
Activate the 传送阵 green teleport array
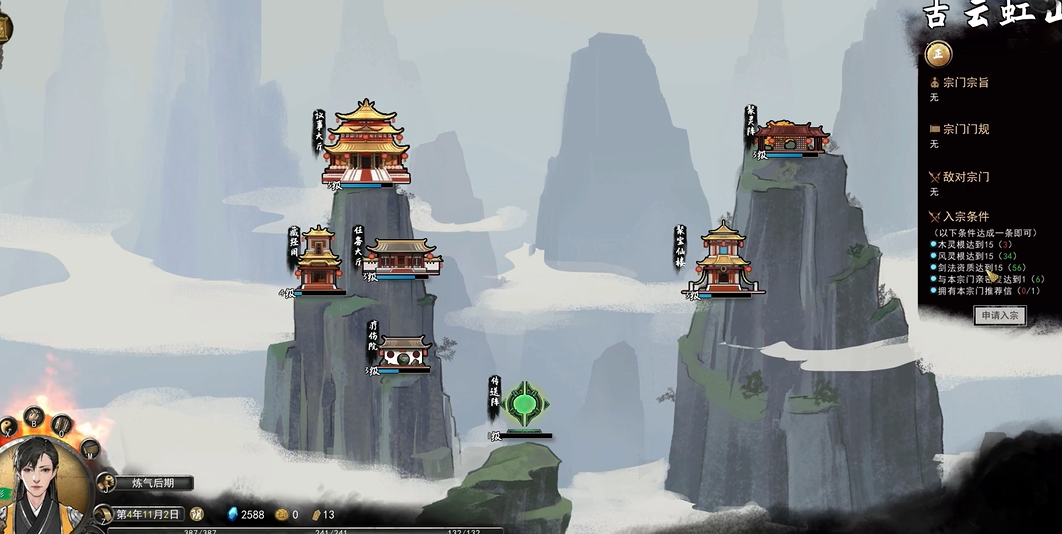525,406
